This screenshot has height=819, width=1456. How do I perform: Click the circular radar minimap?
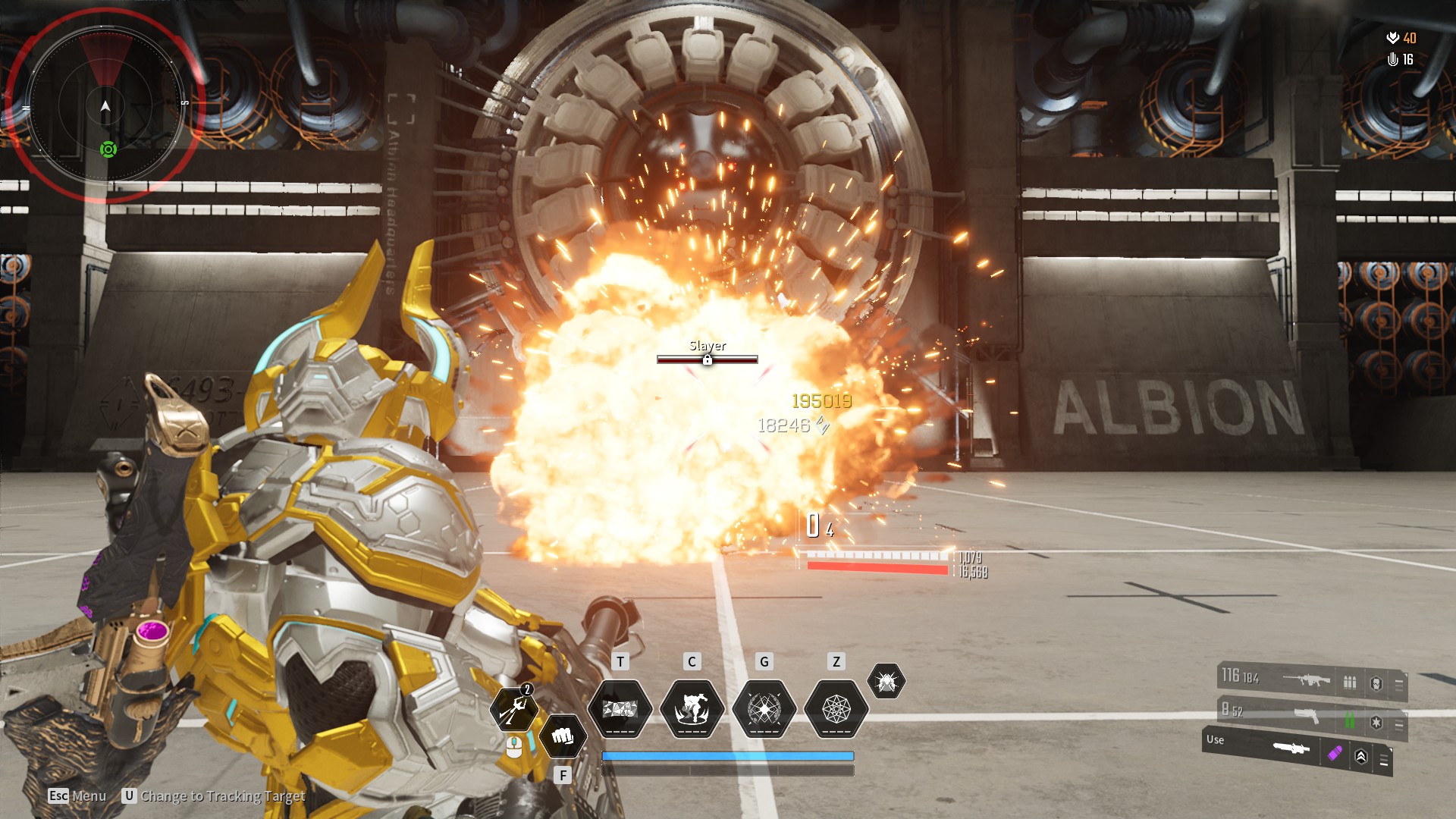click(x=105, y=106)
